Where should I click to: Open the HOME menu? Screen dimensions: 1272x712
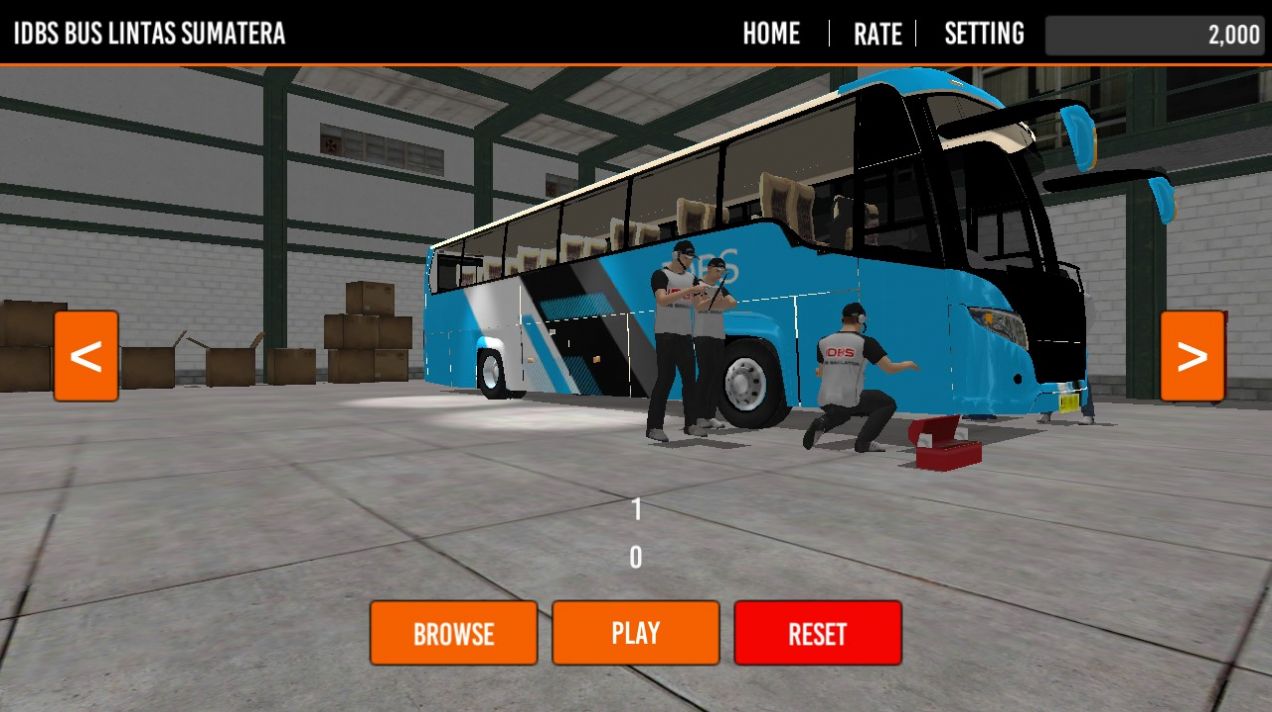[771, 34]
